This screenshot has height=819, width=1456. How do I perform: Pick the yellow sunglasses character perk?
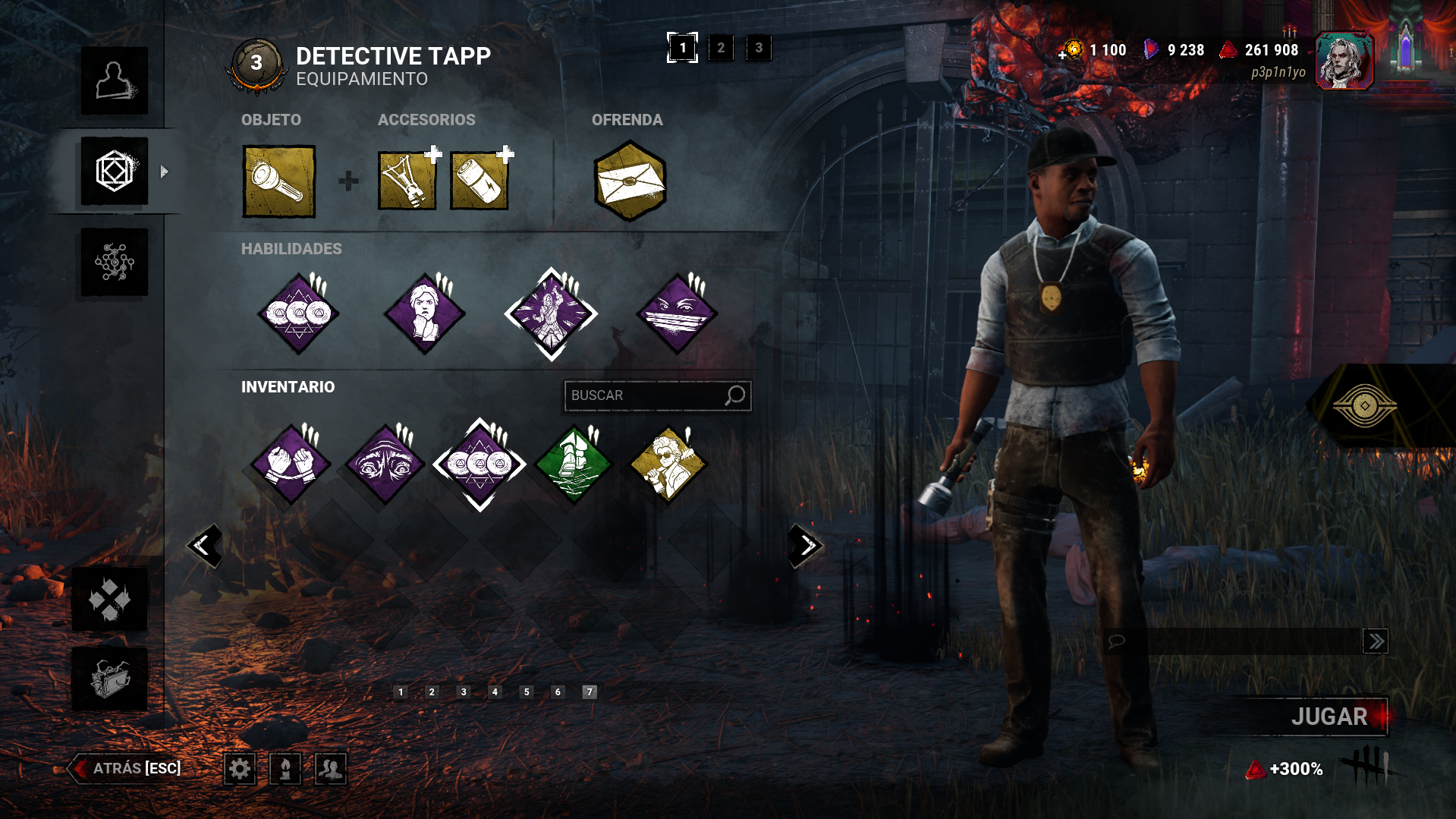click(668, 465)
